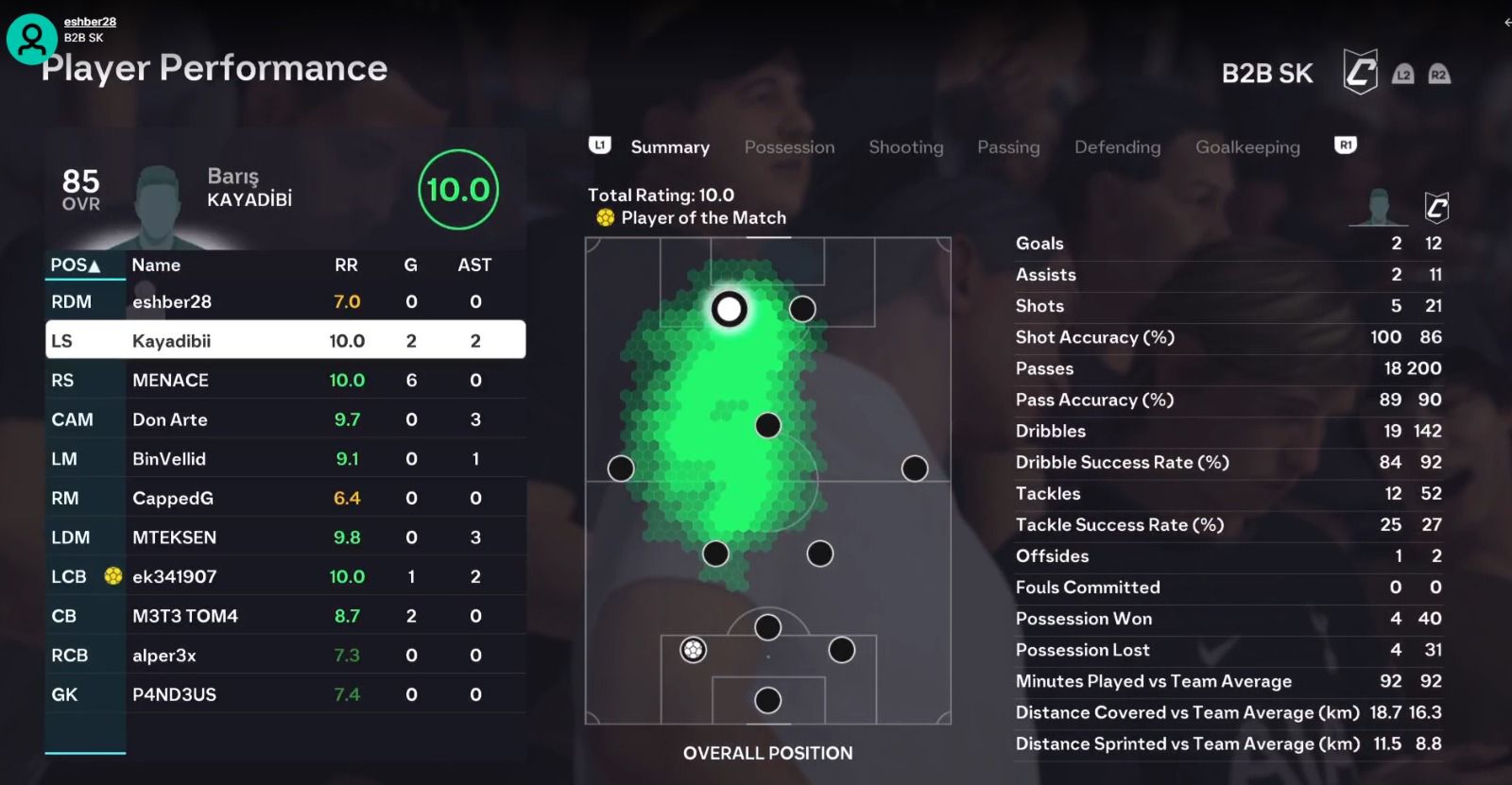The image size is (1512, 785).
Task: Select MENACE in the player list
Action: (x=285, y=381)
